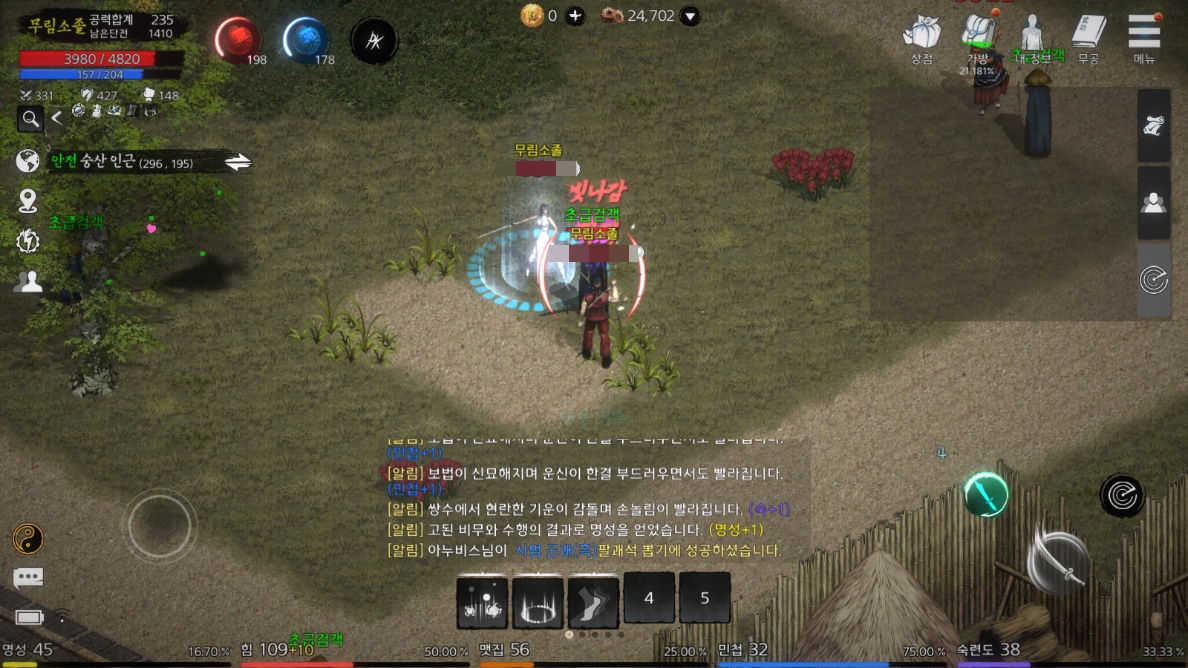
Task: Collapse the buff icons with the arrow
Action: [57, 119]
